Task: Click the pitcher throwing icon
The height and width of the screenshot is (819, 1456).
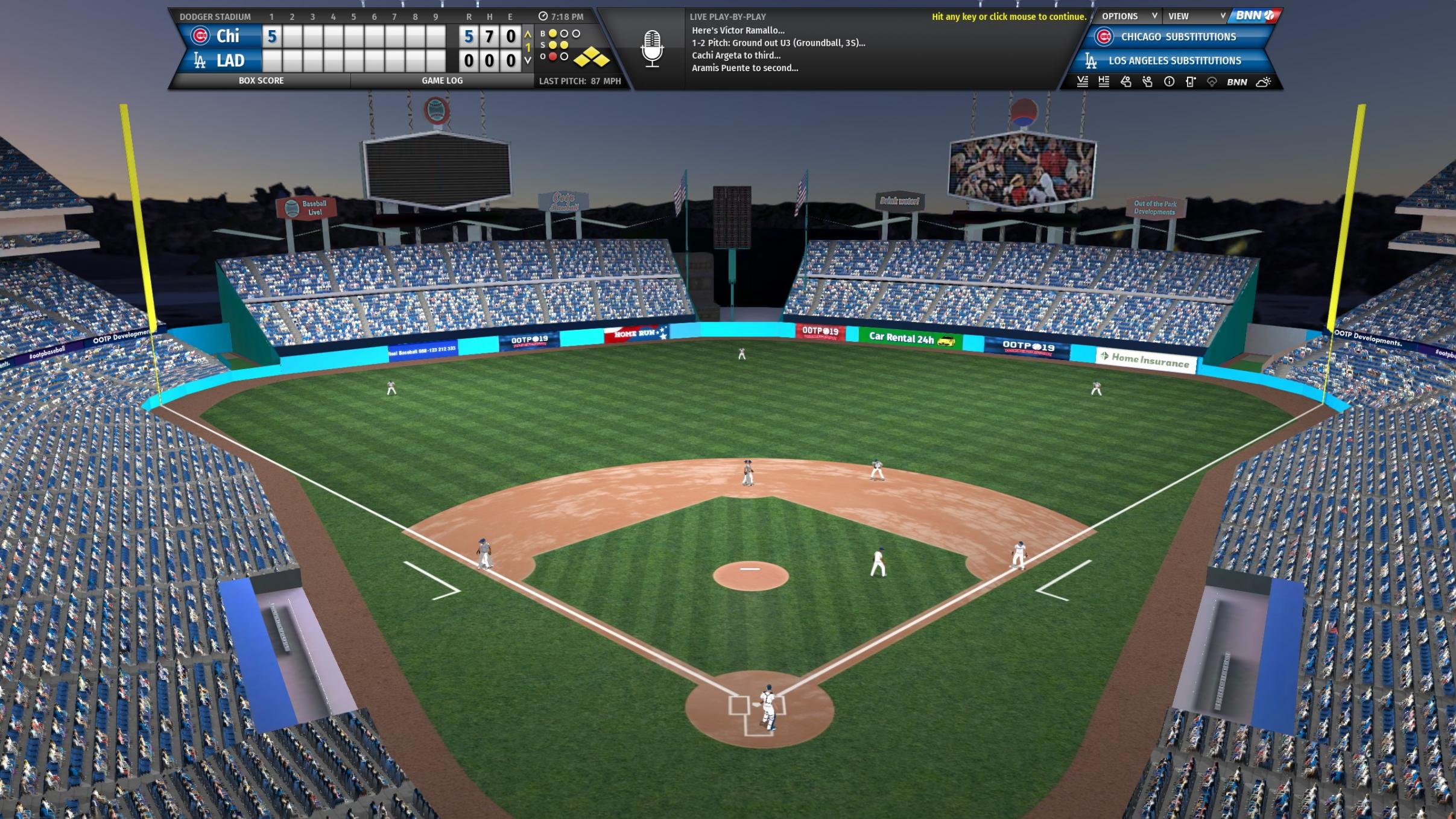Action: pos(1125,82)
